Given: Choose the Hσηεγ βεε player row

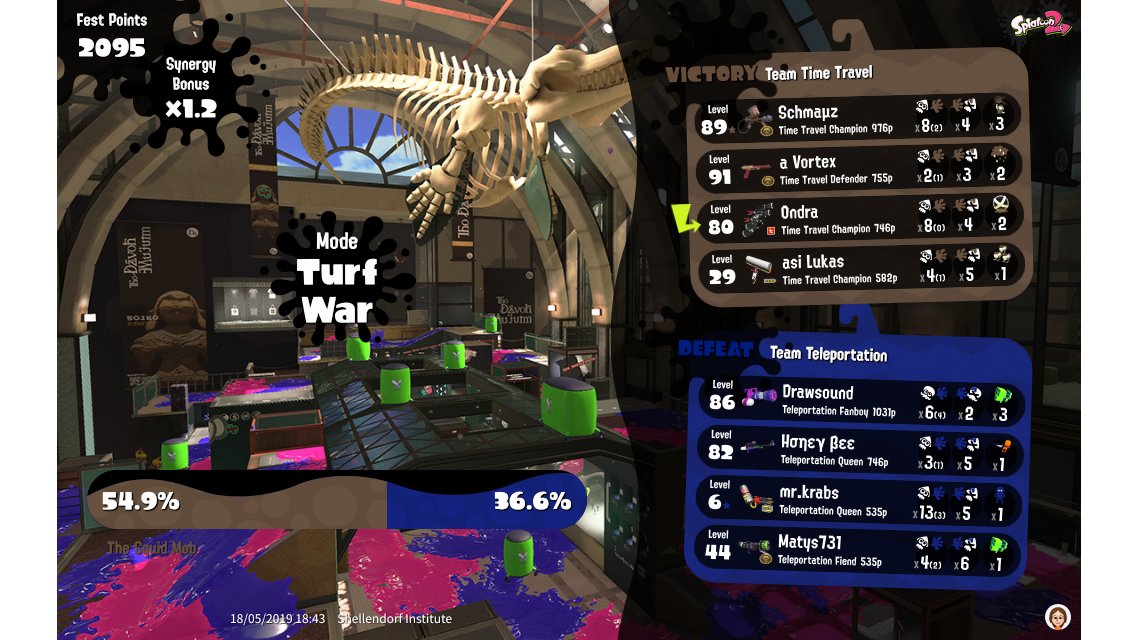Looking at the screenshot, I should pos(860,450).
